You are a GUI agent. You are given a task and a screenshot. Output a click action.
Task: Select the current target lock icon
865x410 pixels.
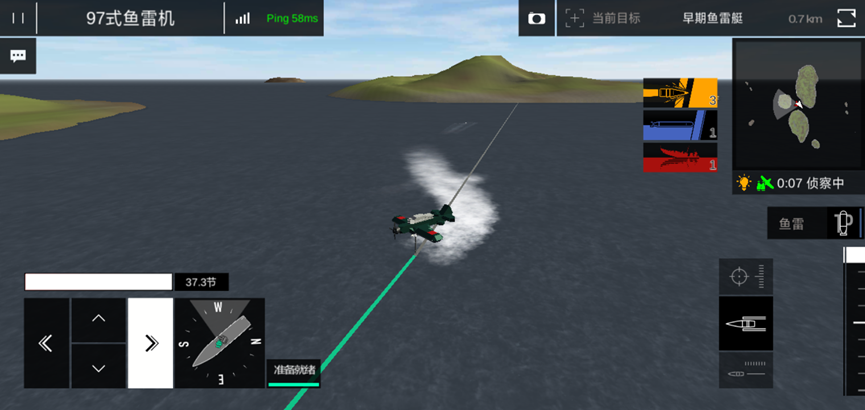click(x=574, y=18)
